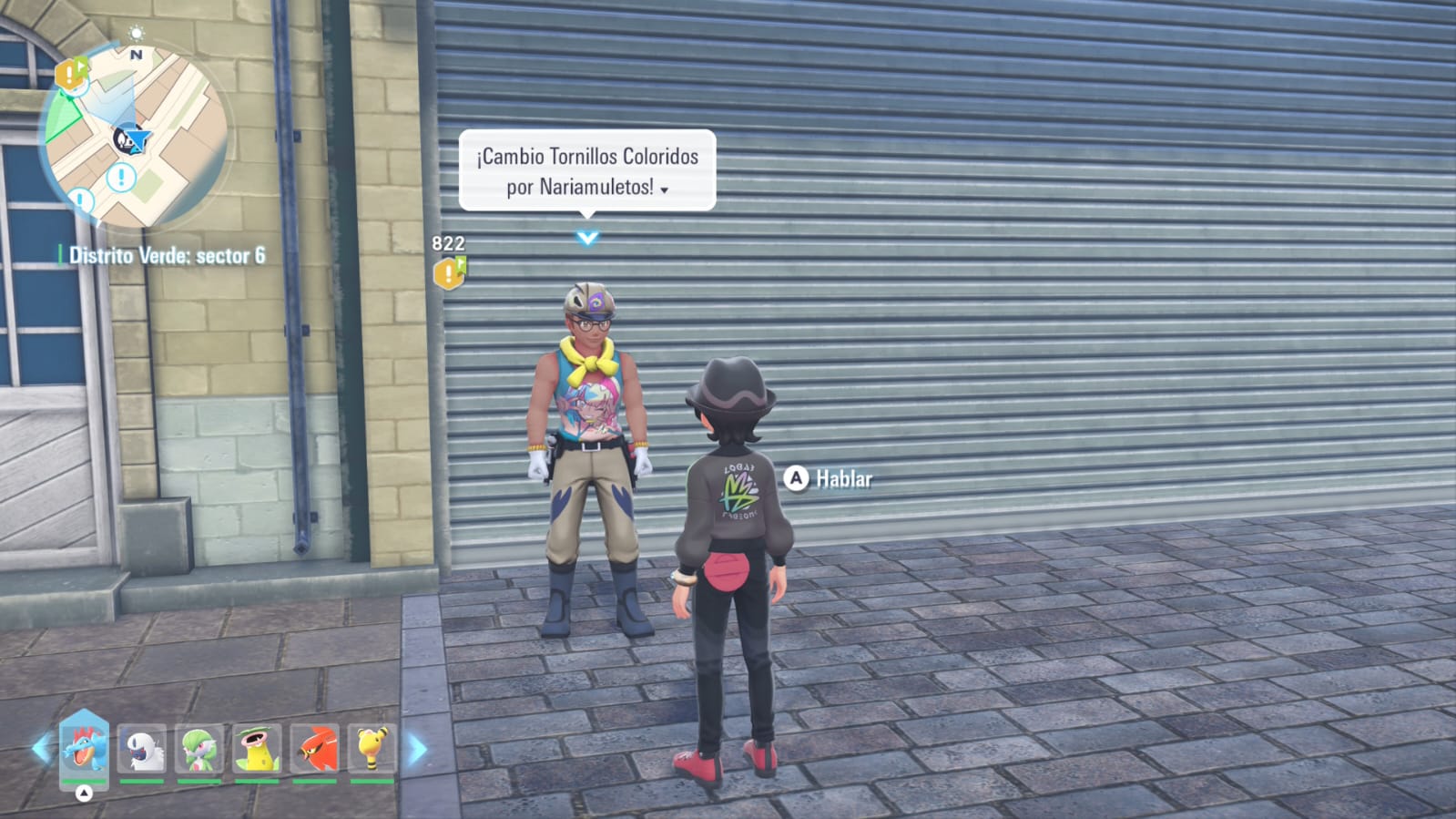
Task: Pick Talonflame in the party bar
Action: [314, 750]
